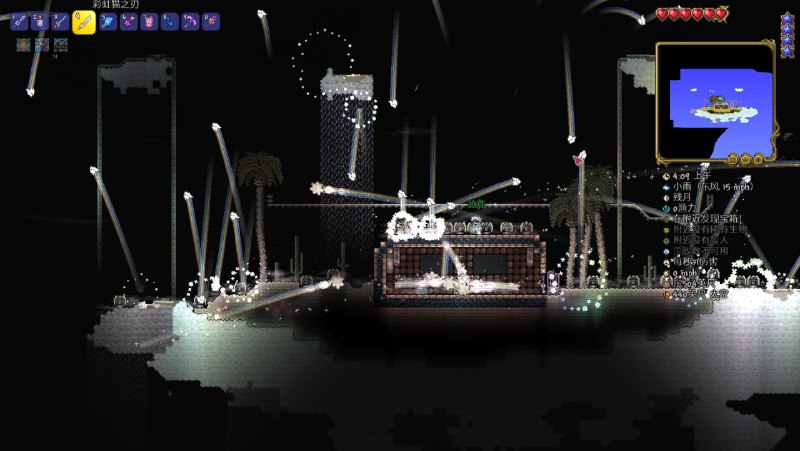Pick the pink item in hotbar slot 7
The width and height of the screenshot is (800, 451).
149,21
